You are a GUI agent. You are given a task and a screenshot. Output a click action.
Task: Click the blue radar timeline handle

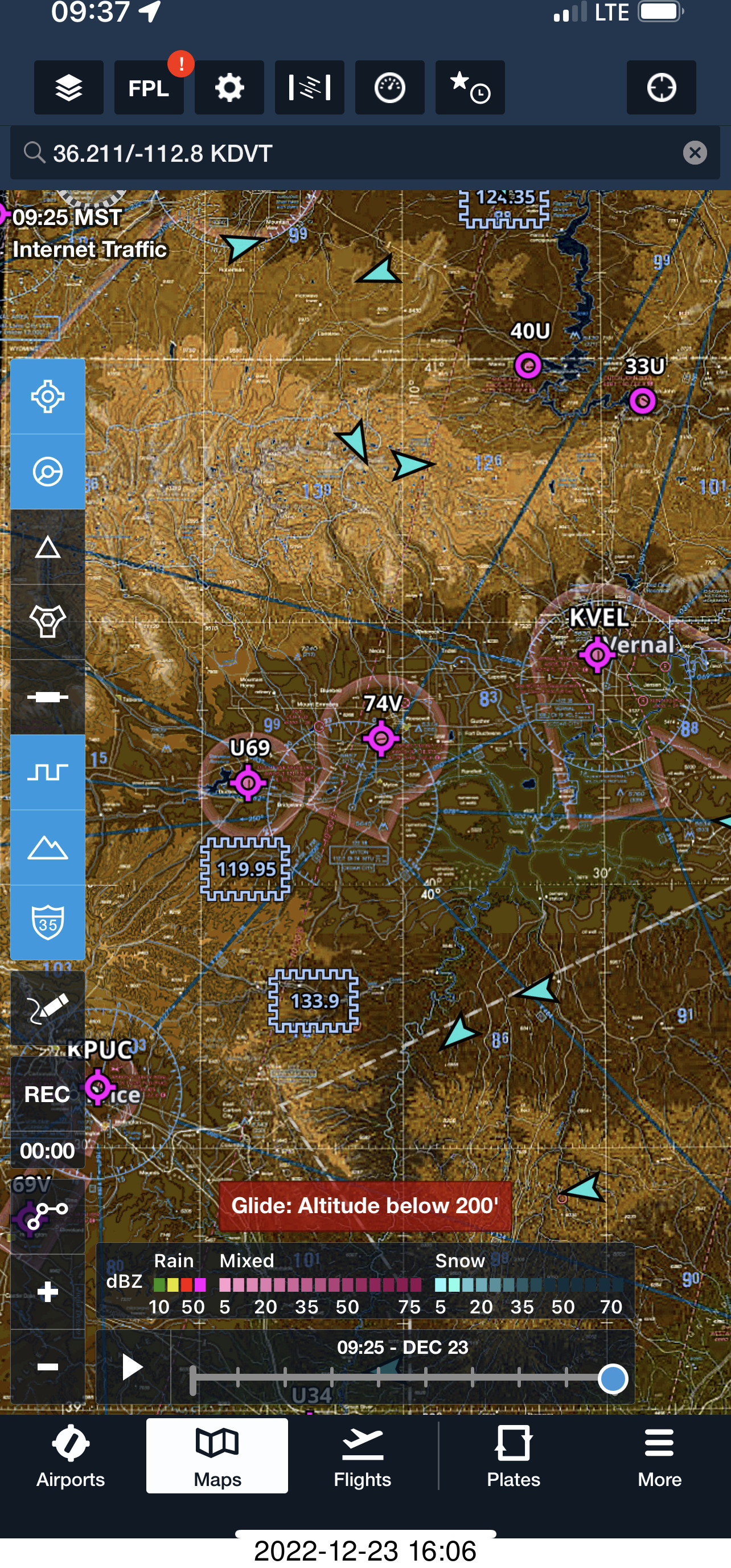613,1378
